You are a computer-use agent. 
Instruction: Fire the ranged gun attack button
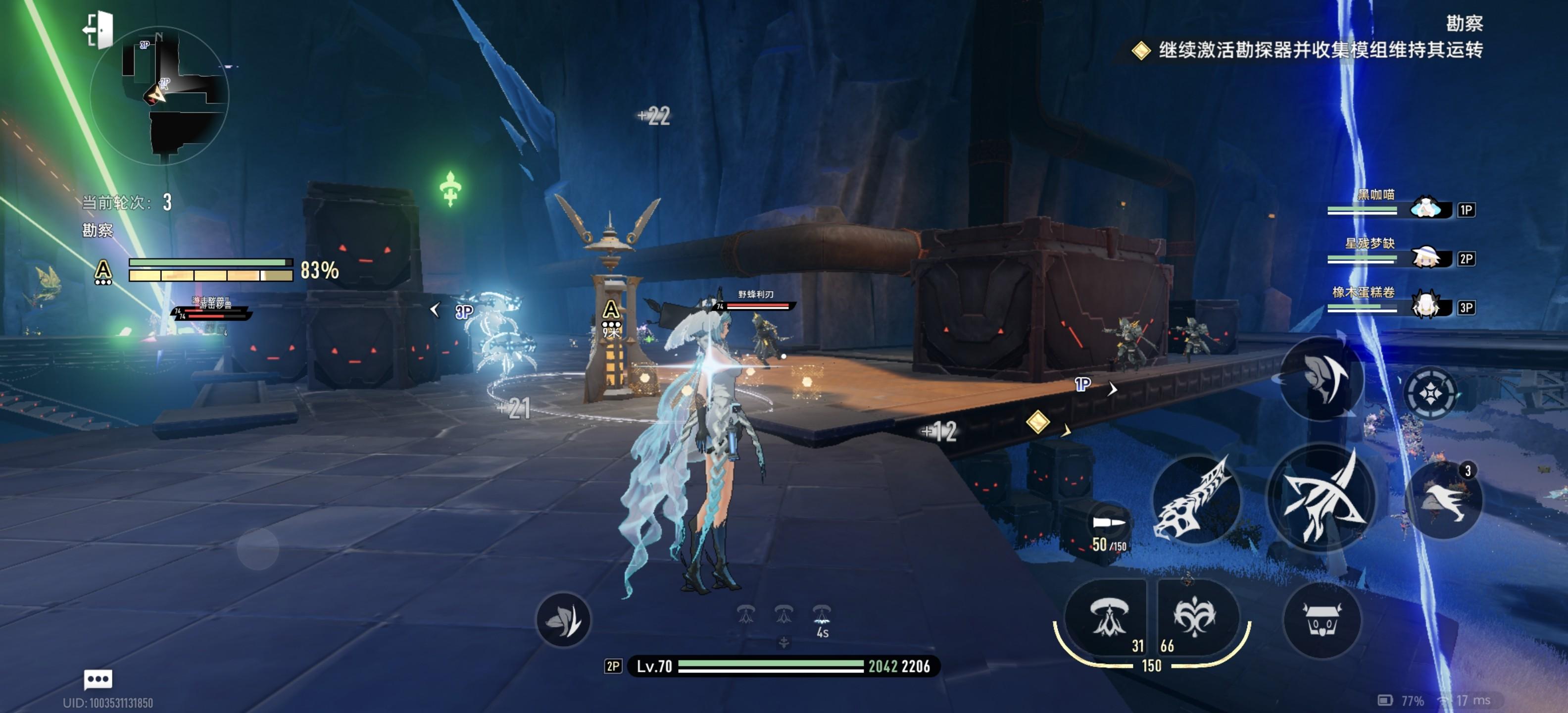(1196, 499)
